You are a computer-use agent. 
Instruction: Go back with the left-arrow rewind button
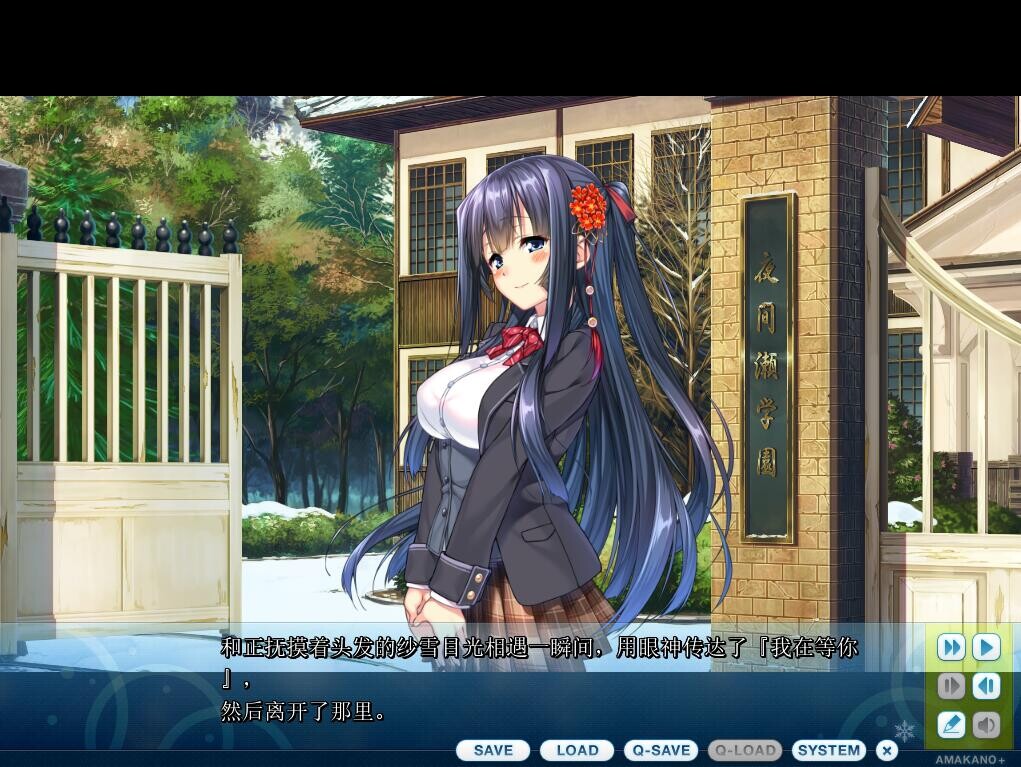click(x=986, y=686)
